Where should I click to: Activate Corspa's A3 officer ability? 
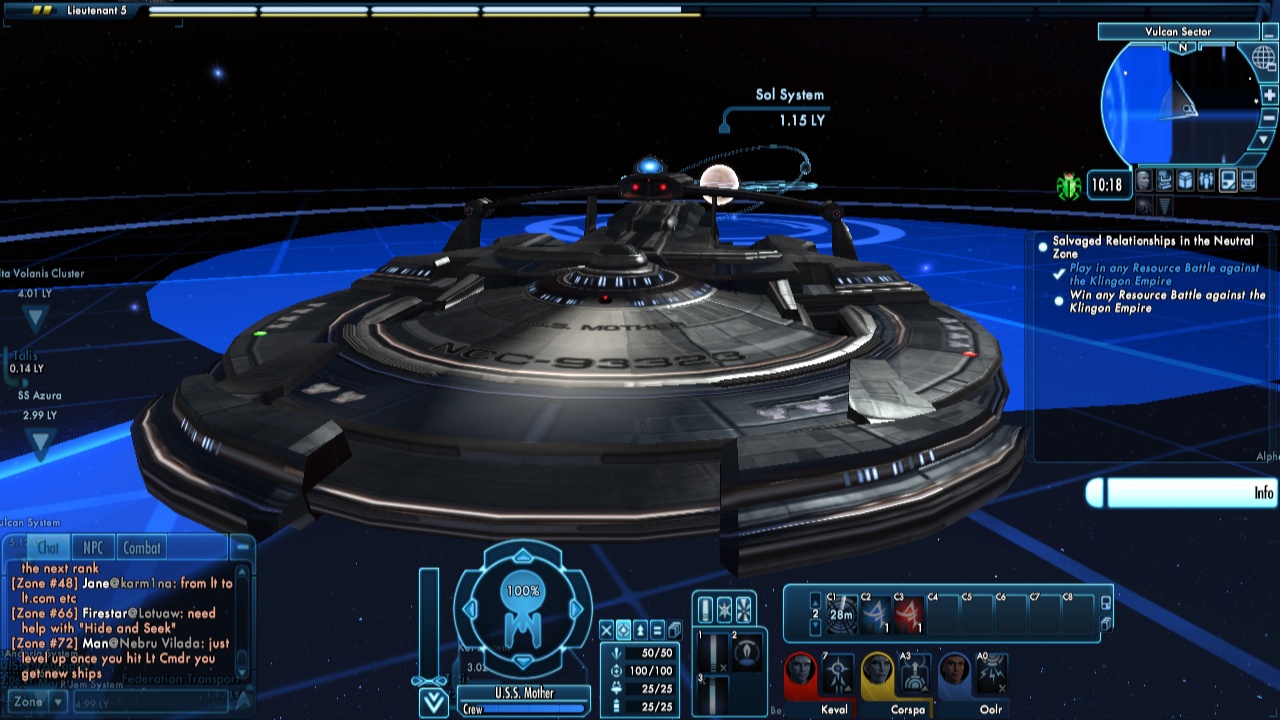(x=914, y=674)
